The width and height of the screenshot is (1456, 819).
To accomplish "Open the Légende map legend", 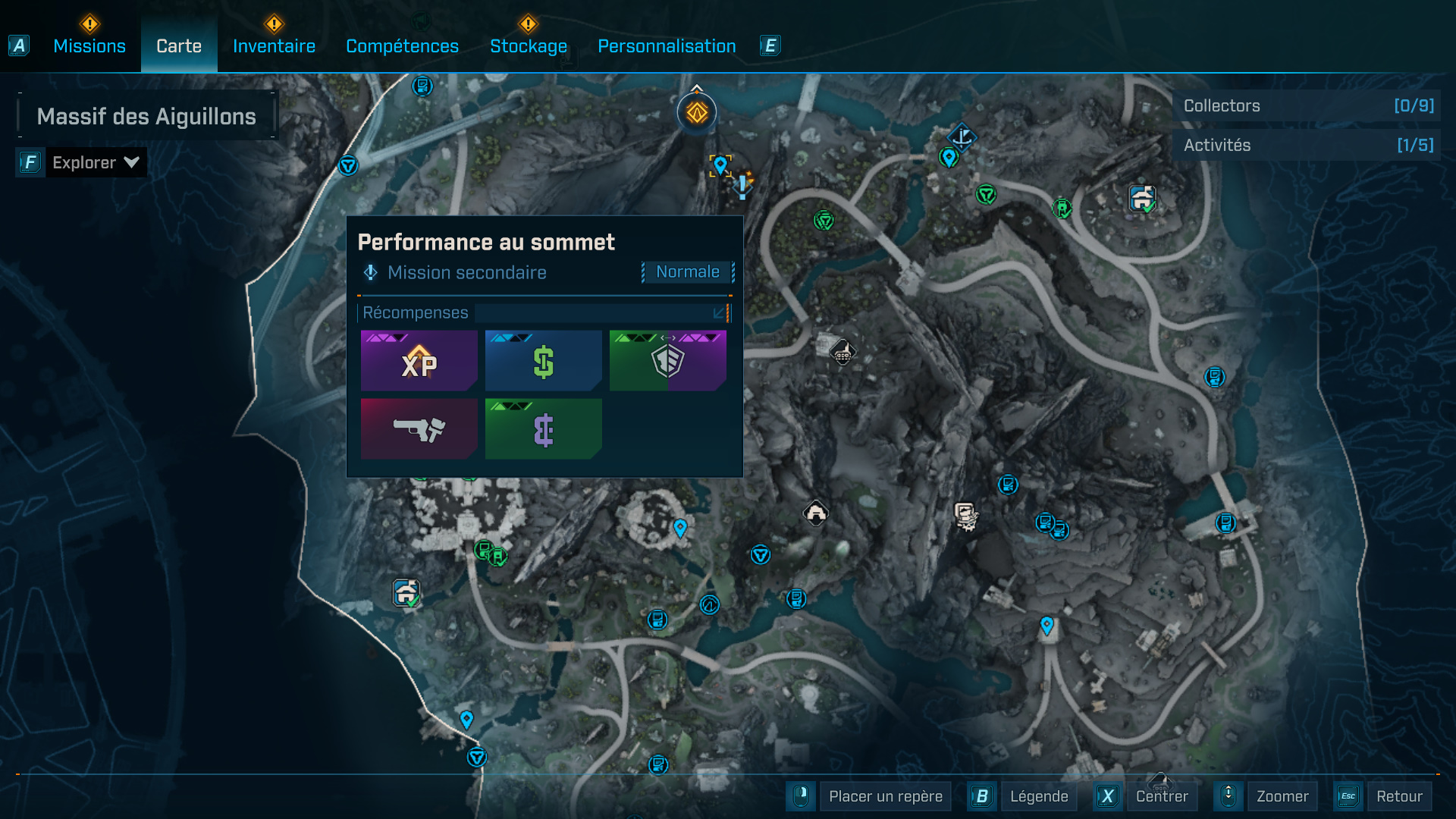I will tap(1038, 796).
